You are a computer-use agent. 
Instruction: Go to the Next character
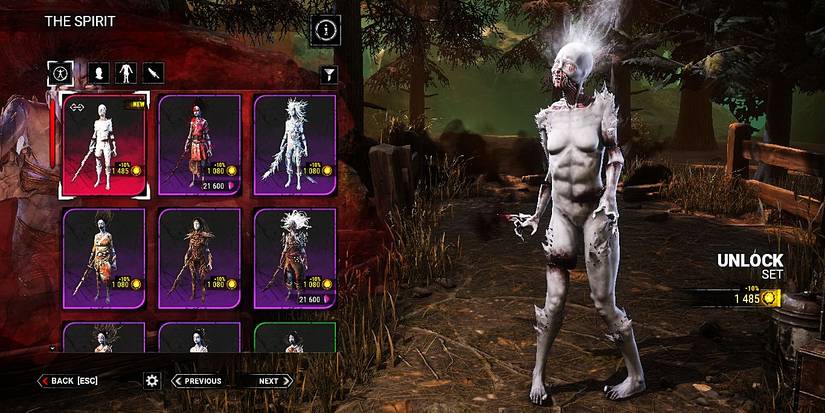(x=270, y=381)
